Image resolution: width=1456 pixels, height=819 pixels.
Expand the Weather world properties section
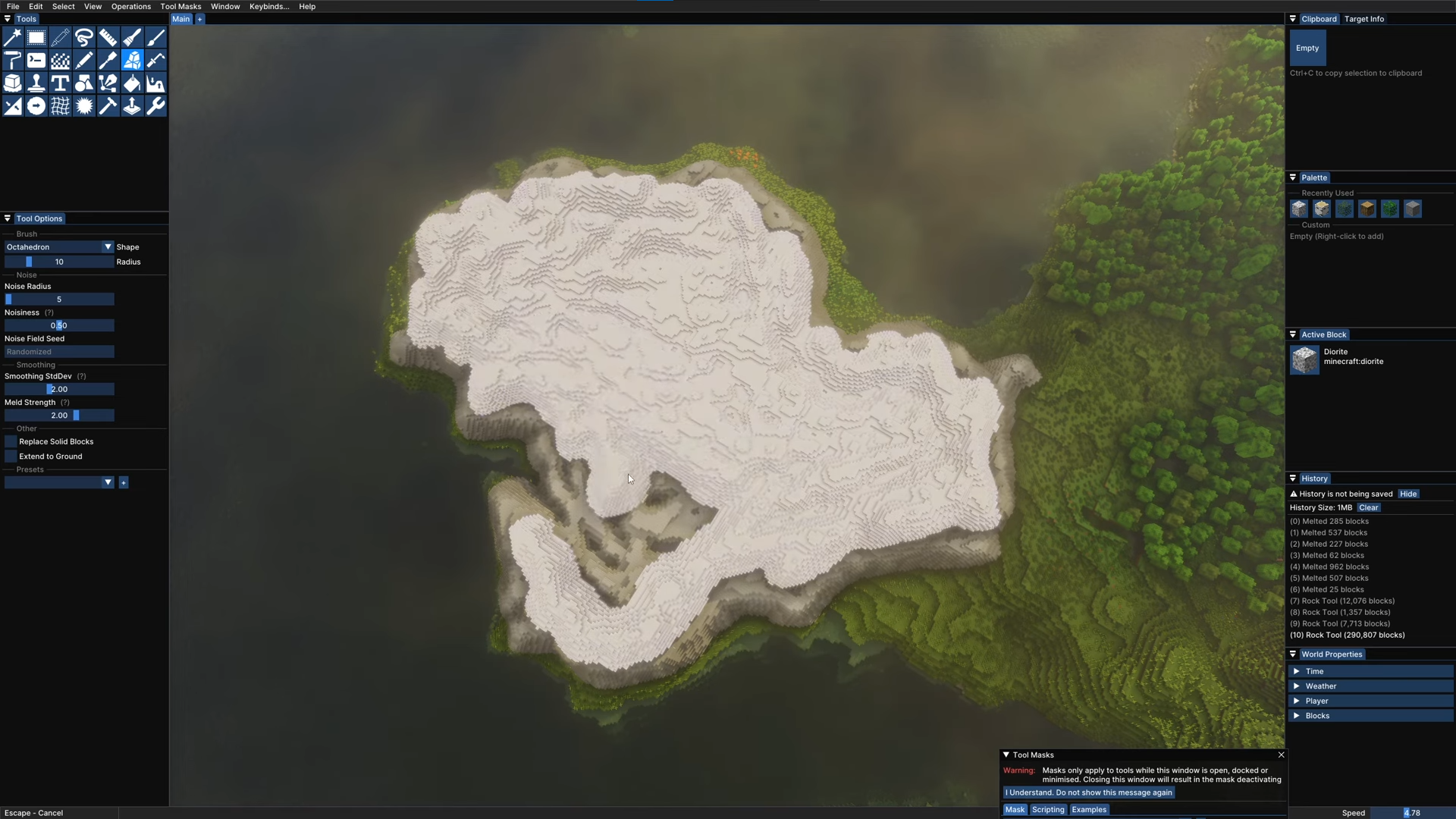[1320, 686]
